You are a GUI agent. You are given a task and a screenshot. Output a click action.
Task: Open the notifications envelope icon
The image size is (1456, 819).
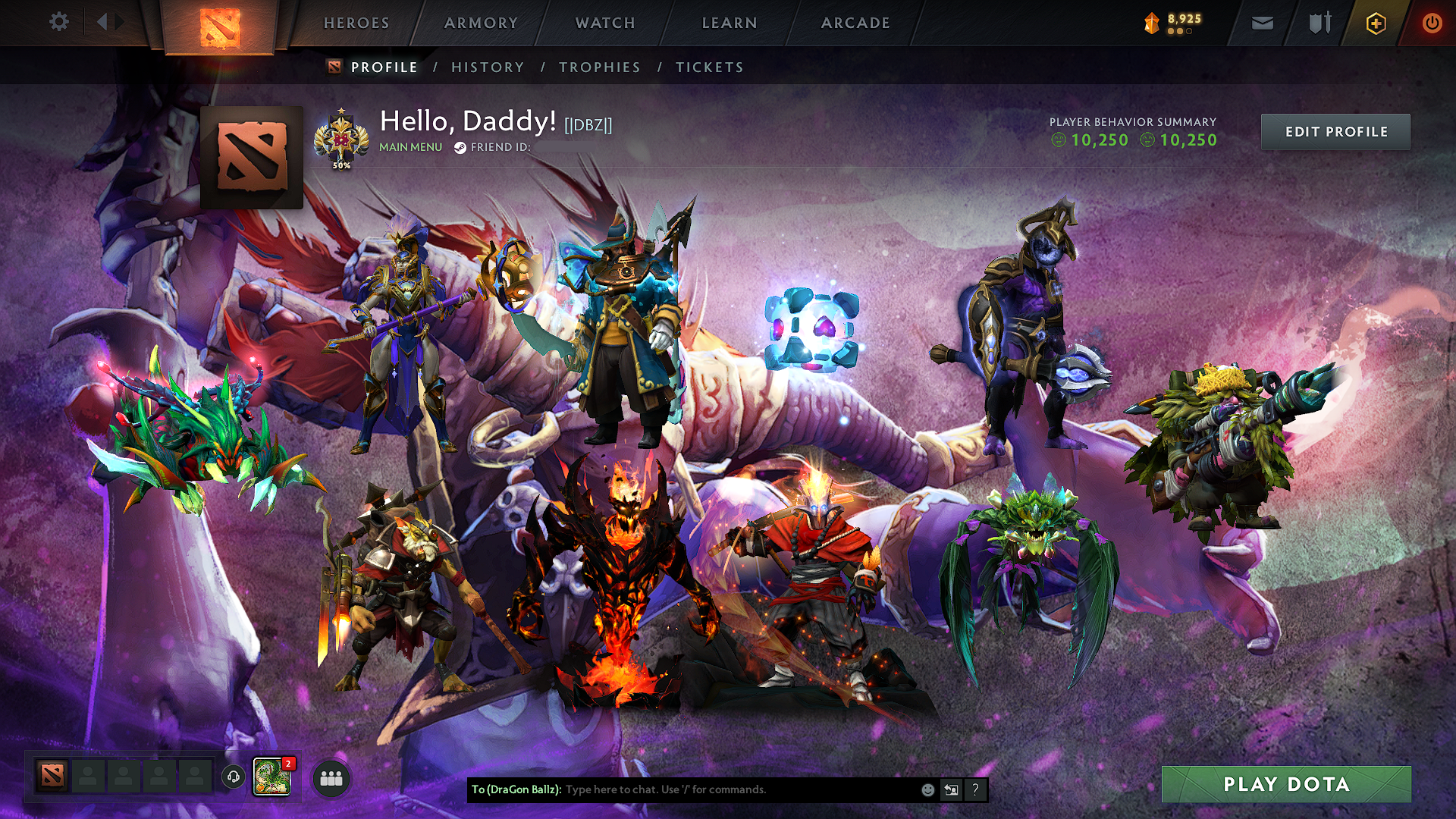click(1262, 23)
